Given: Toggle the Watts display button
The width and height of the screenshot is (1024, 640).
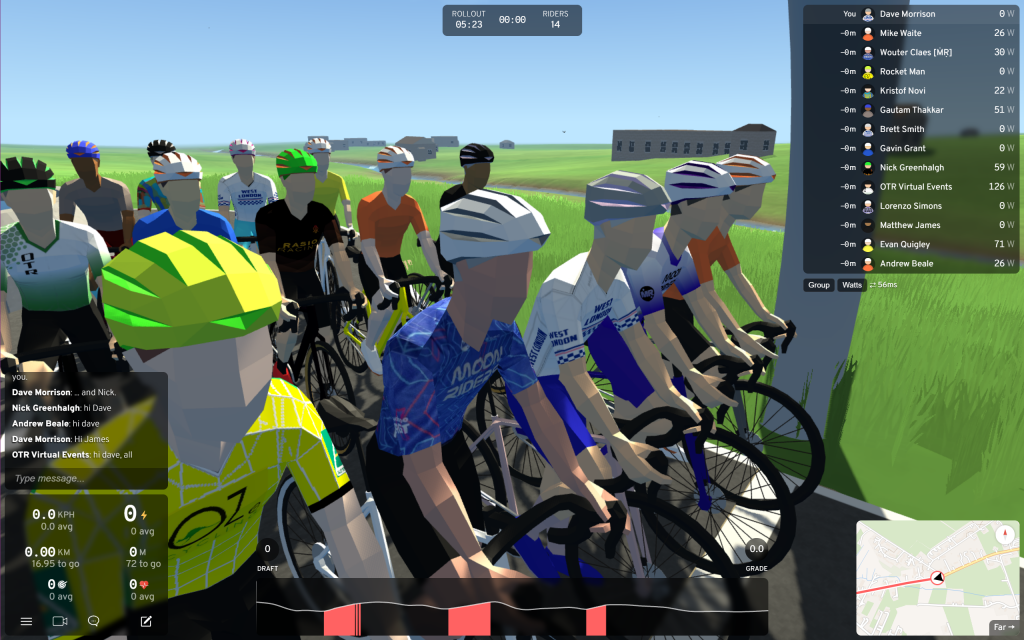Looking at the screenshot, I should tap(851, 285).
